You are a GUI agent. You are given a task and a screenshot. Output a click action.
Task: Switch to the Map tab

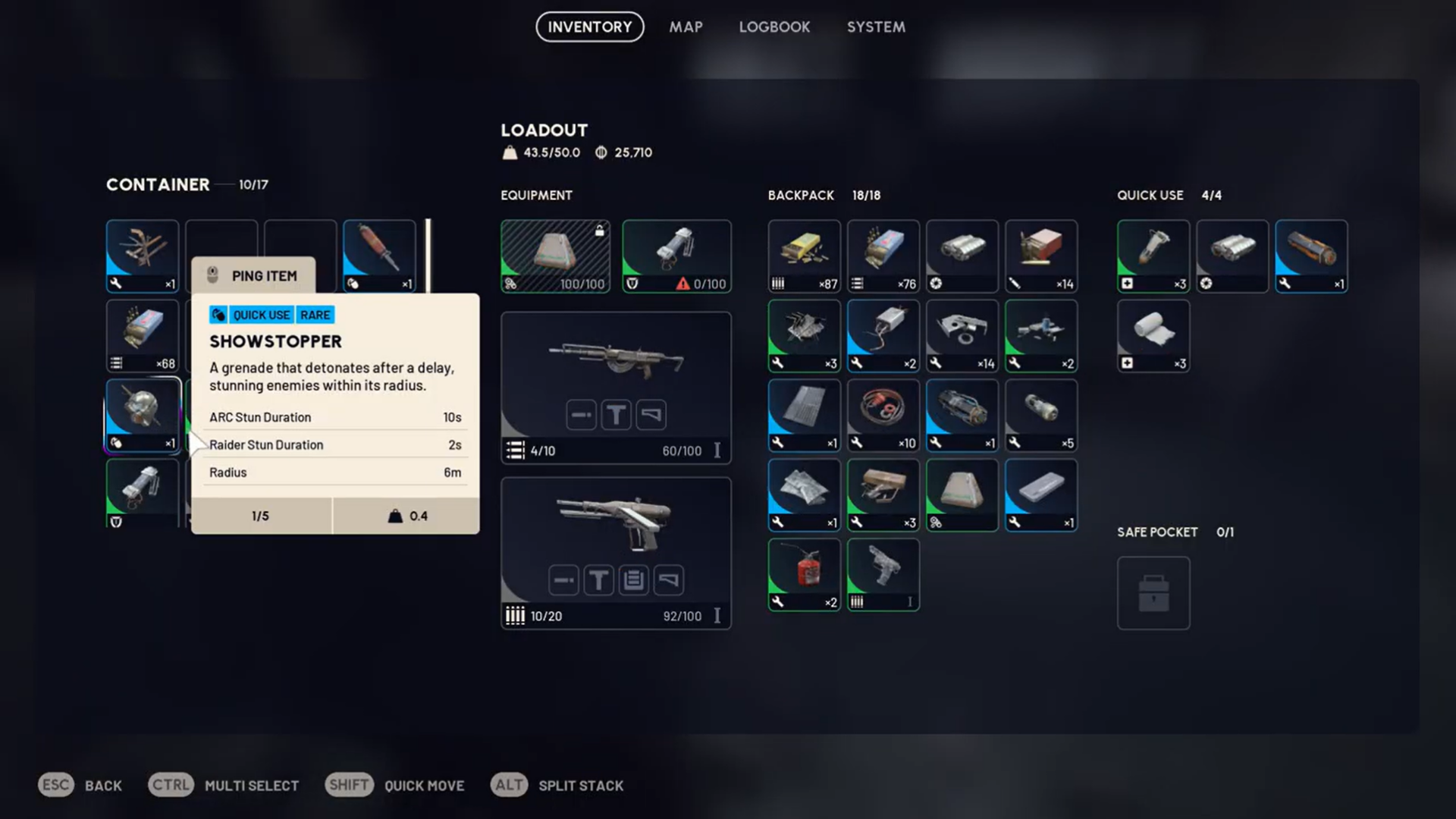click(686, 27)
